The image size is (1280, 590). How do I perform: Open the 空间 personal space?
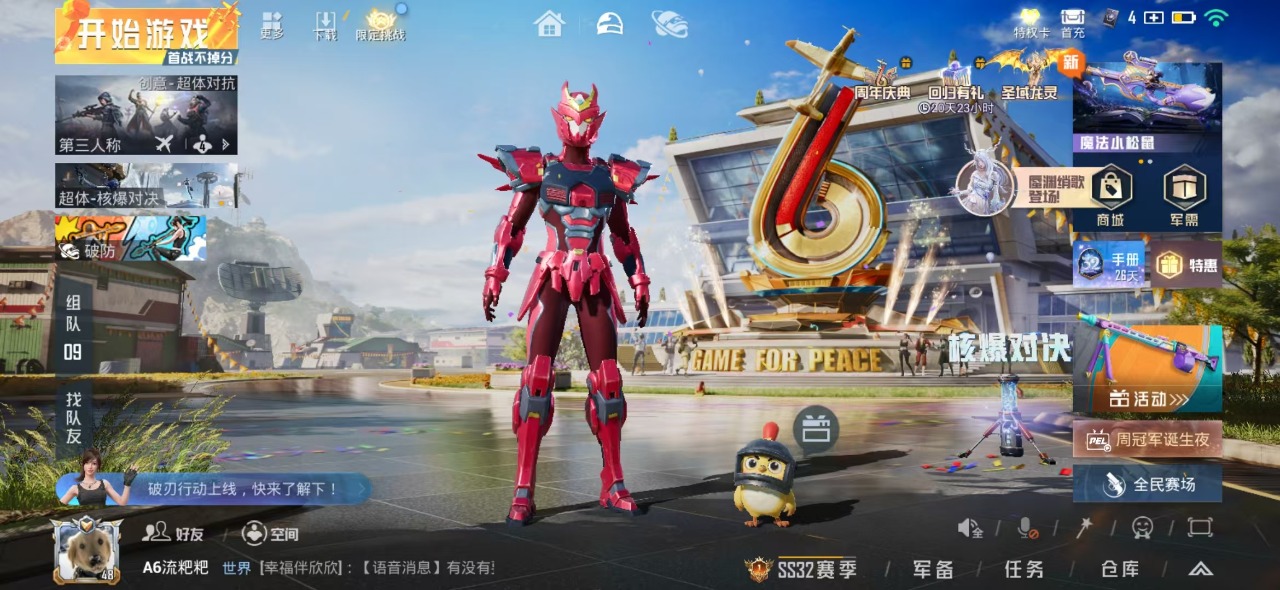270,533
